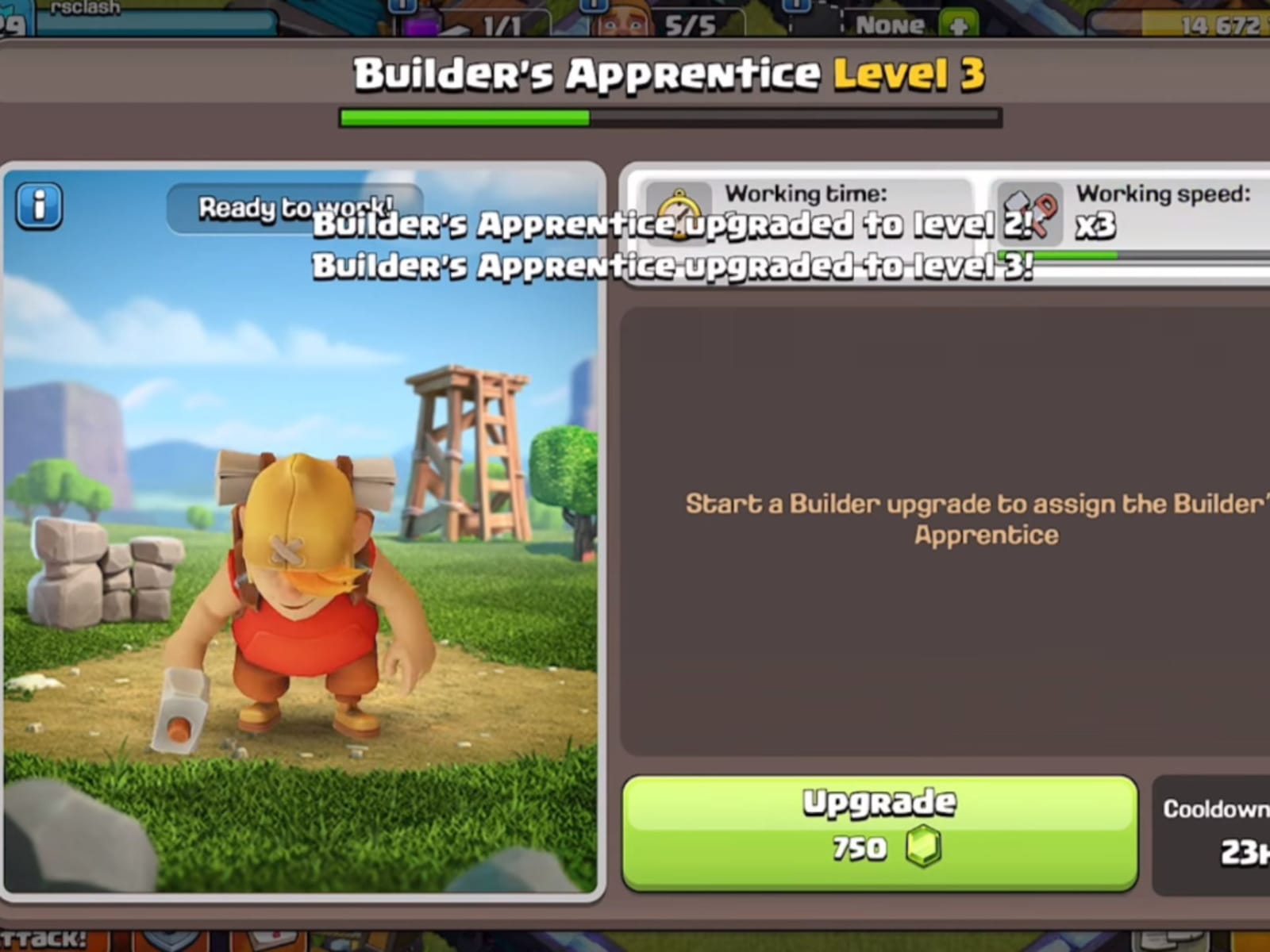Click the info icon on the Apprentice portrait
Viewport: 1270px width, 952px height.
coord(38,204)
